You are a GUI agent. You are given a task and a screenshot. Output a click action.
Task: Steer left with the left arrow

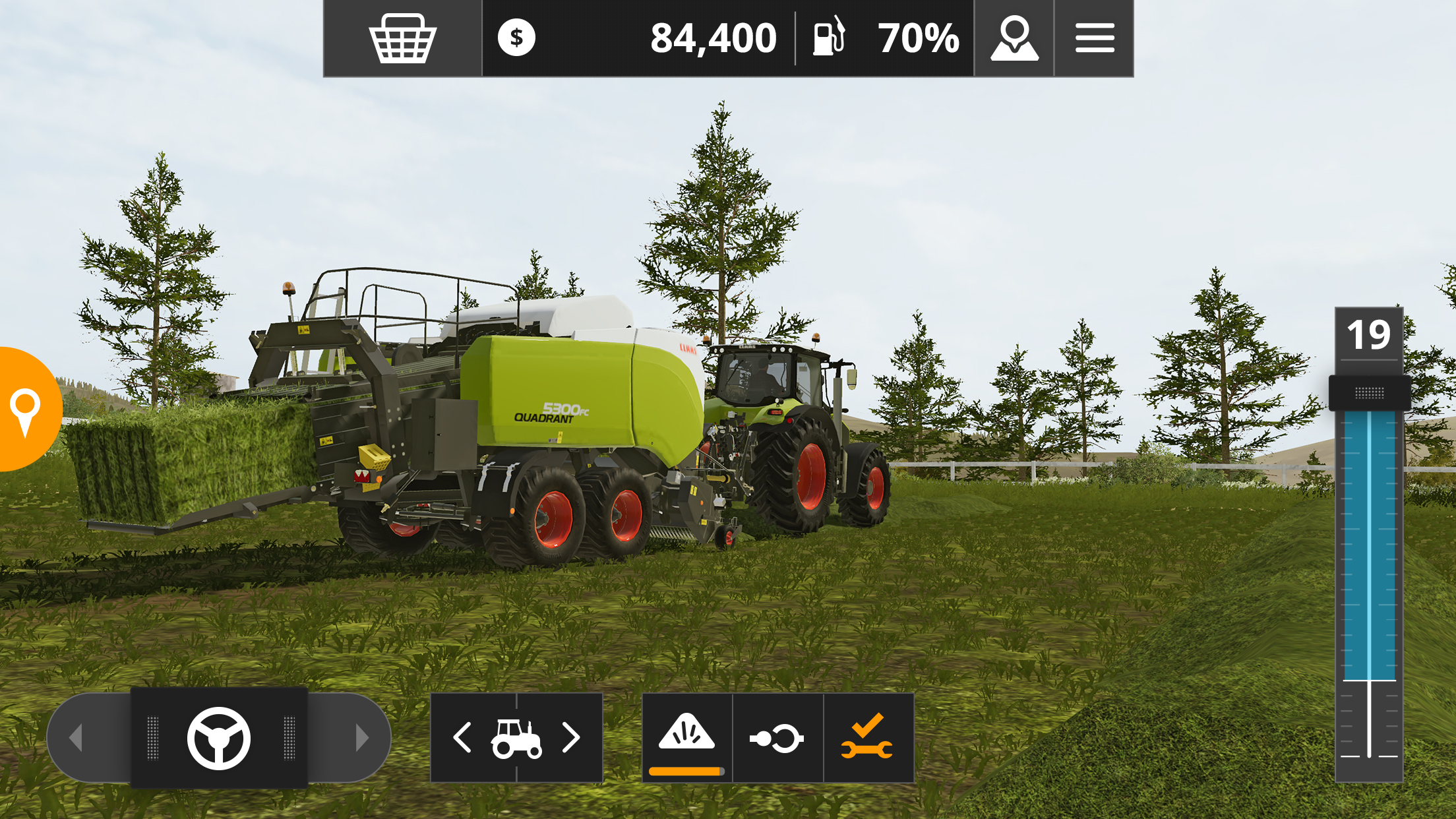coord(76,737)
